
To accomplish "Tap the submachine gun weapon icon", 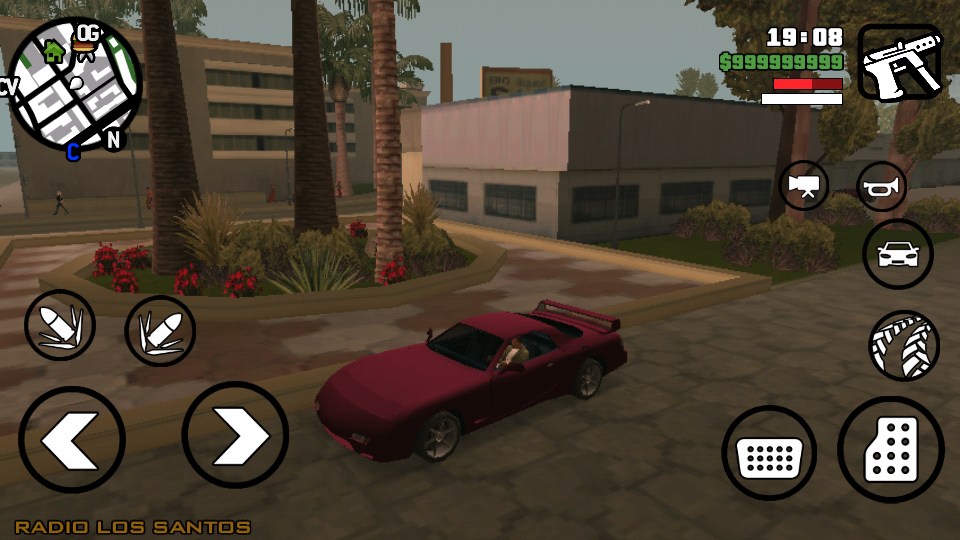I will [x=899, y=63].
